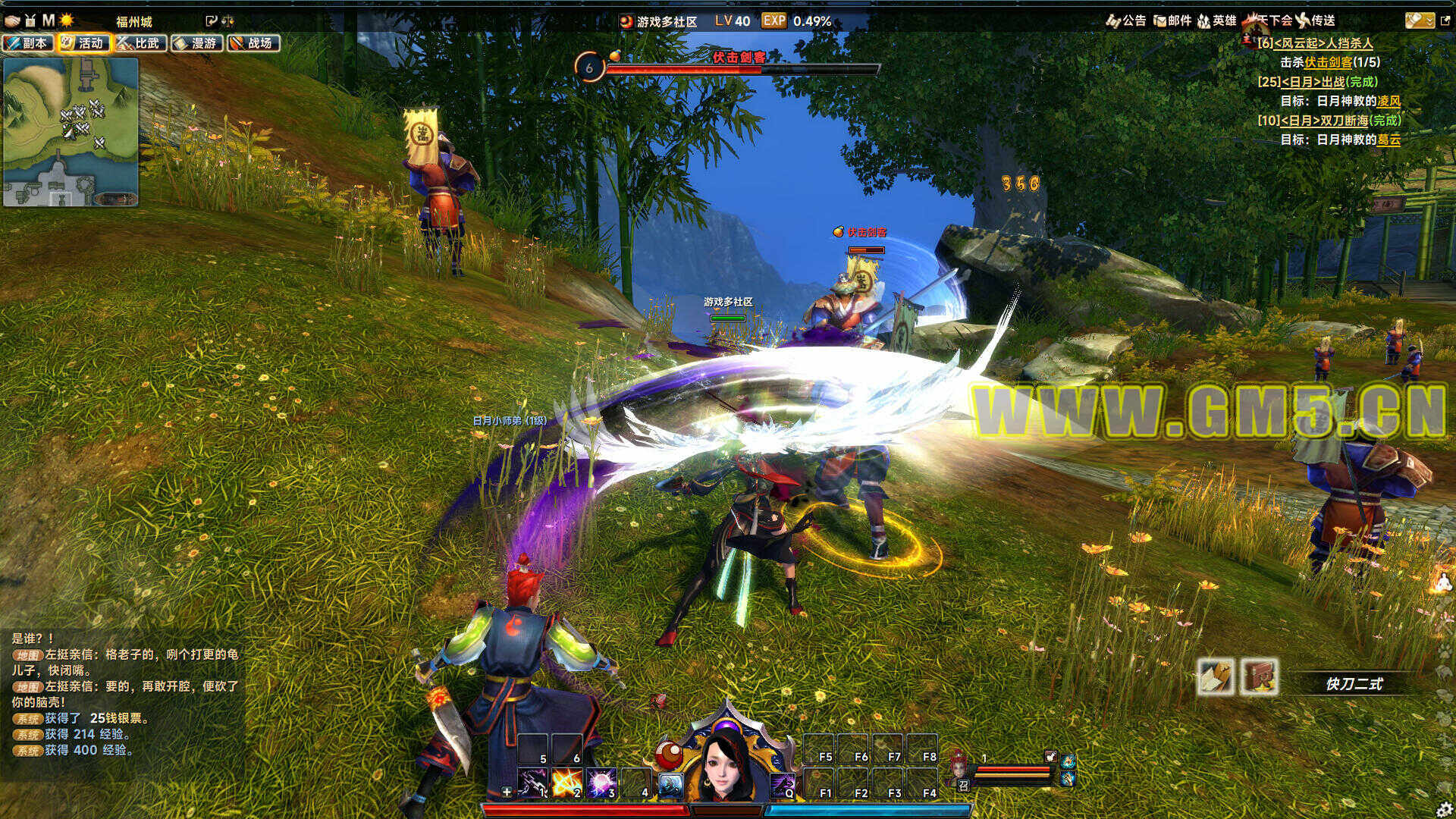Image resolution: width=1456 pixels, height=819 pixels.
Task: Open the 活动 events panel
Action: 83,43
